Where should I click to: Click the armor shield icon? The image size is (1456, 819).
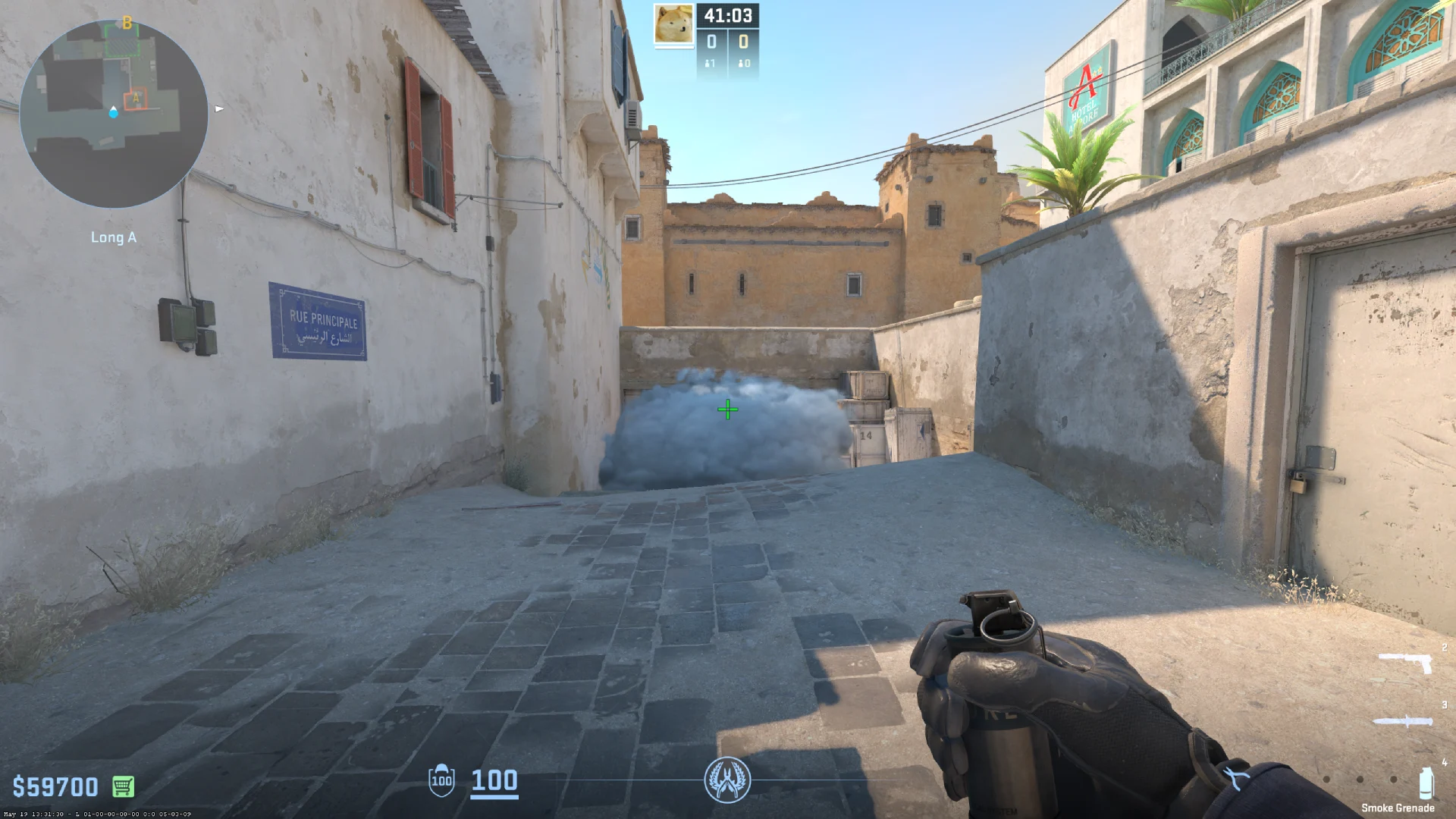pos(441,782)
